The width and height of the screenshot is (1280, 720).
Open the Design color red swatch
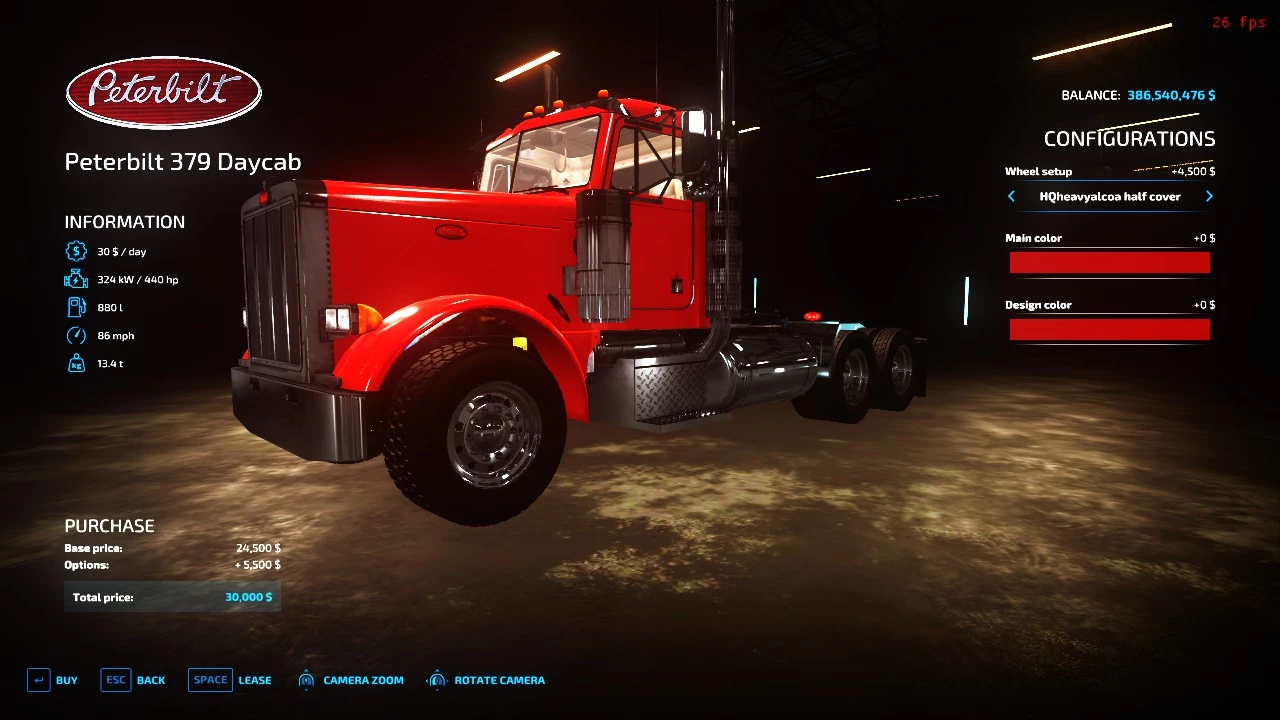click(x=1109, y=330)
